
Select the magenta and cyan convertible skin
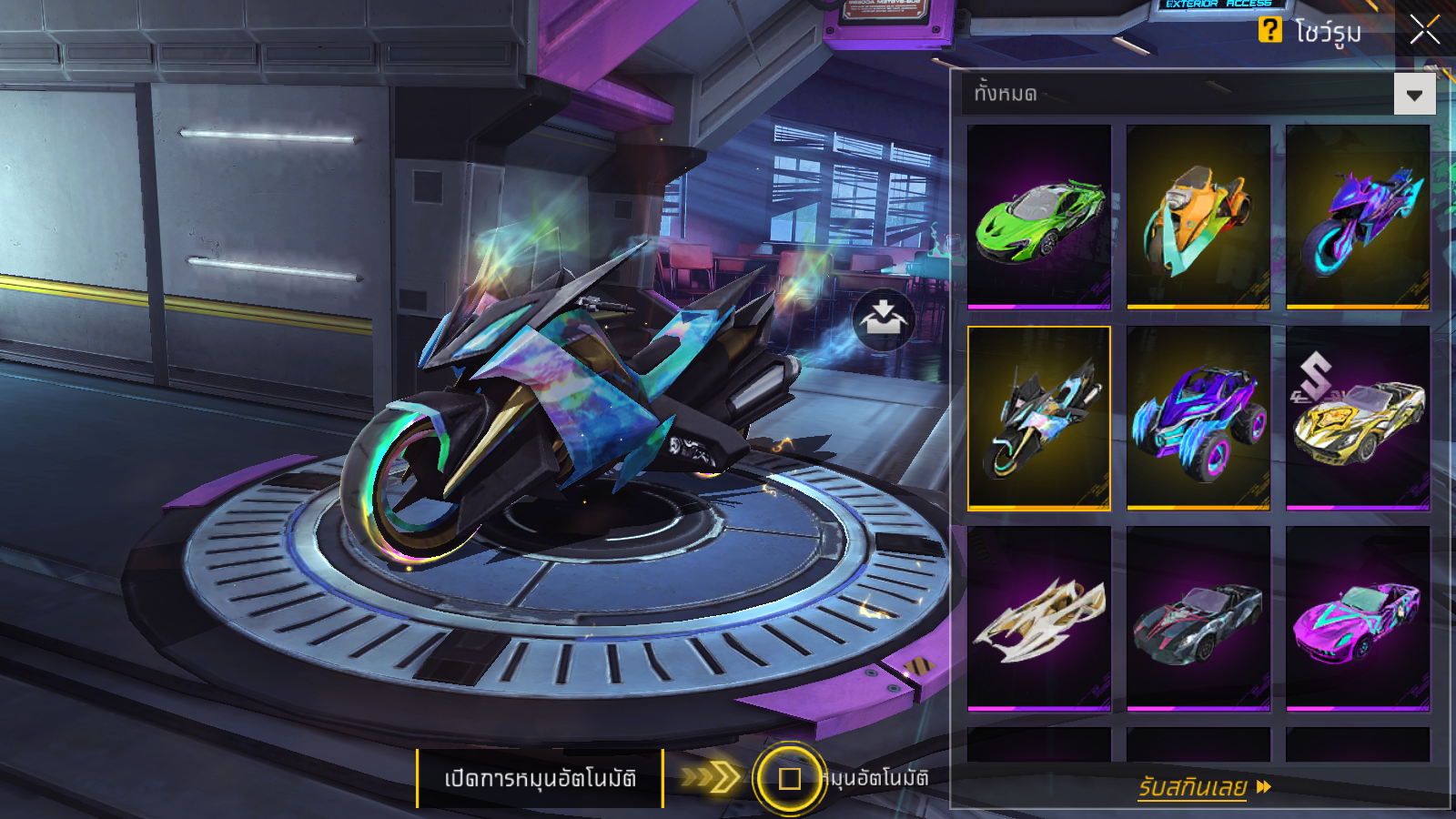point(1357,618)
